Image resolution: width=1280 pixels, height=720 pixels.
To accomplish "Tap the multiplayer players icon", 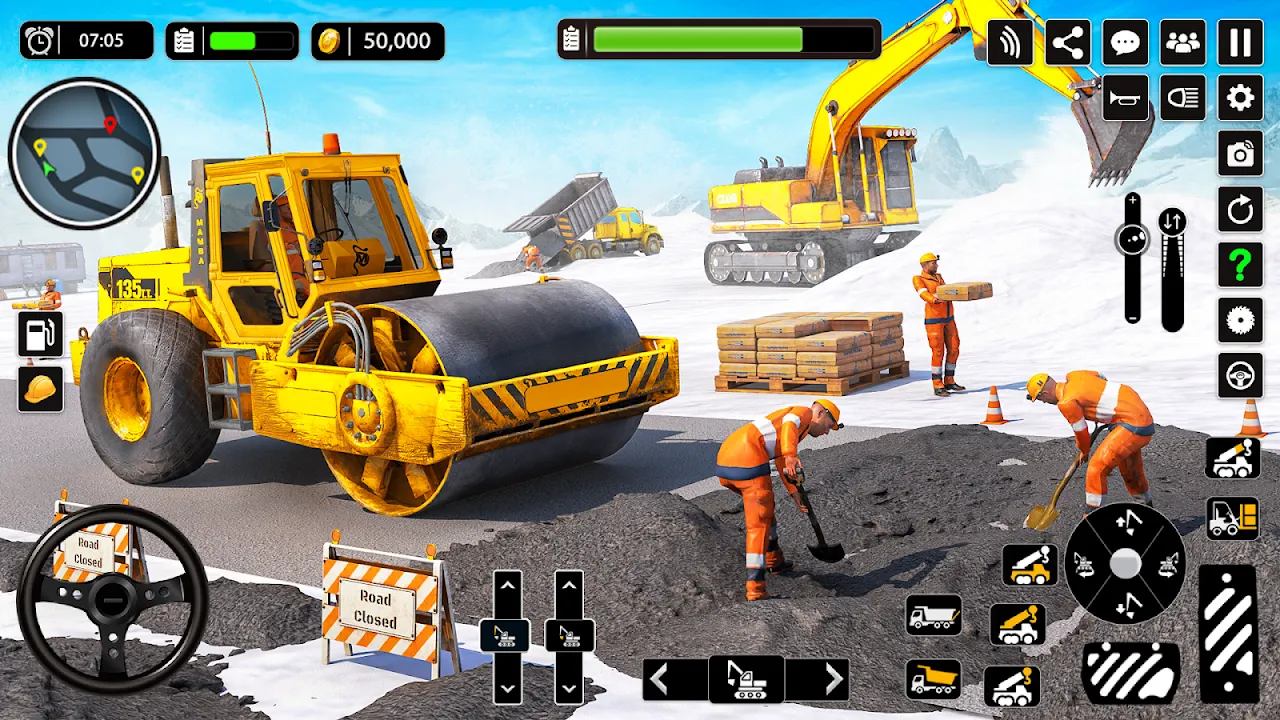I will tap(1182, 44).
